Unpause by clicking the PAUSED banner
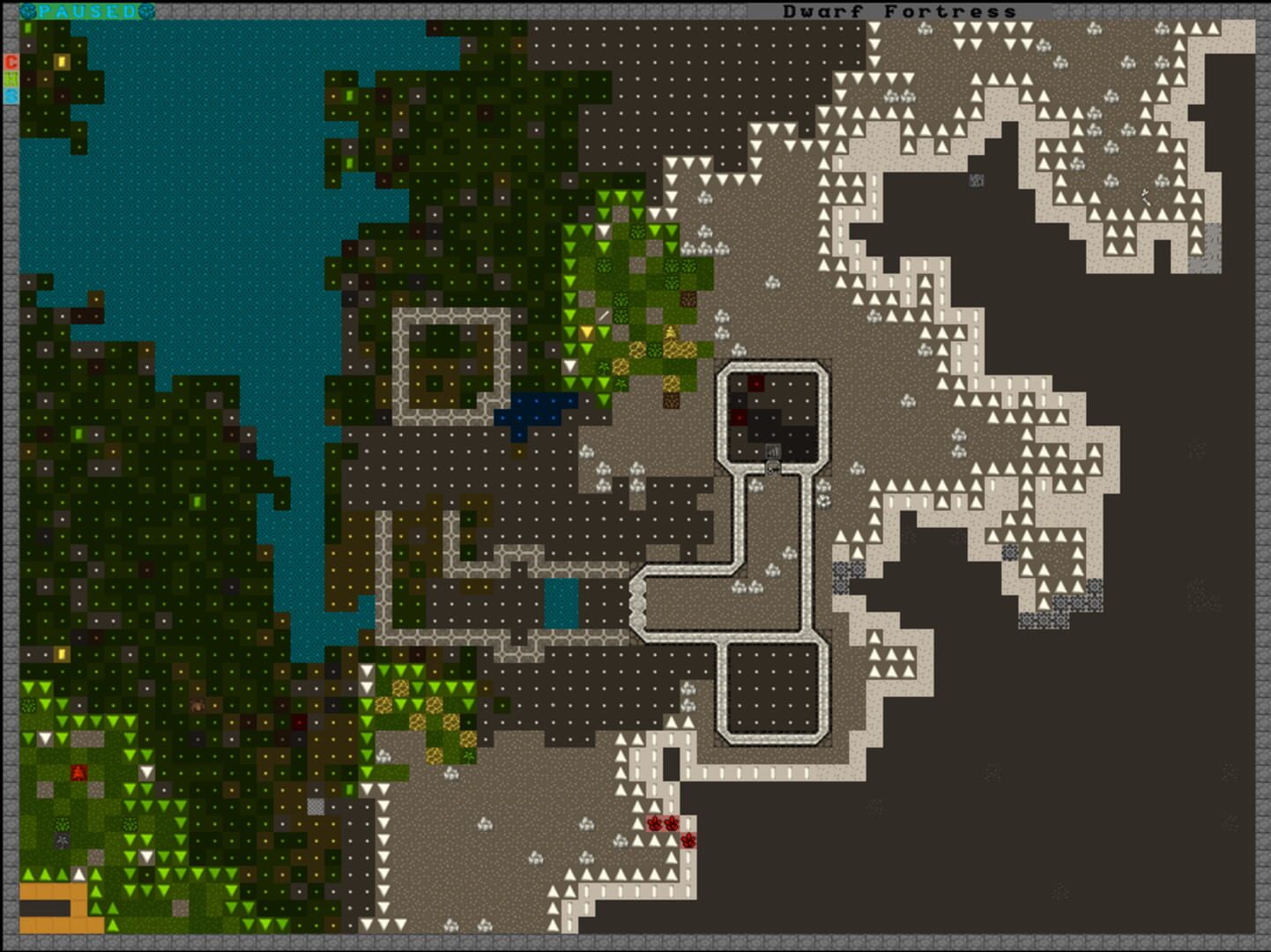Image resolution: width=1271 pixels, height=952 pixels. [85, 11]
